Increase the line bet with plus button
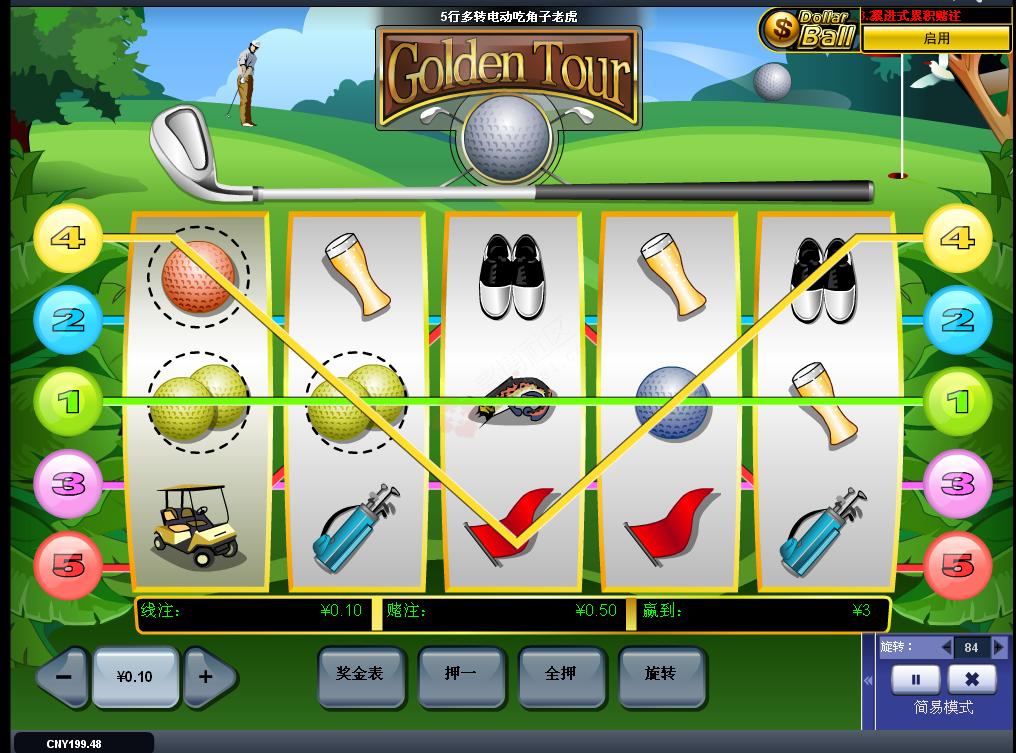1016x753 pixels. (207, 676)
